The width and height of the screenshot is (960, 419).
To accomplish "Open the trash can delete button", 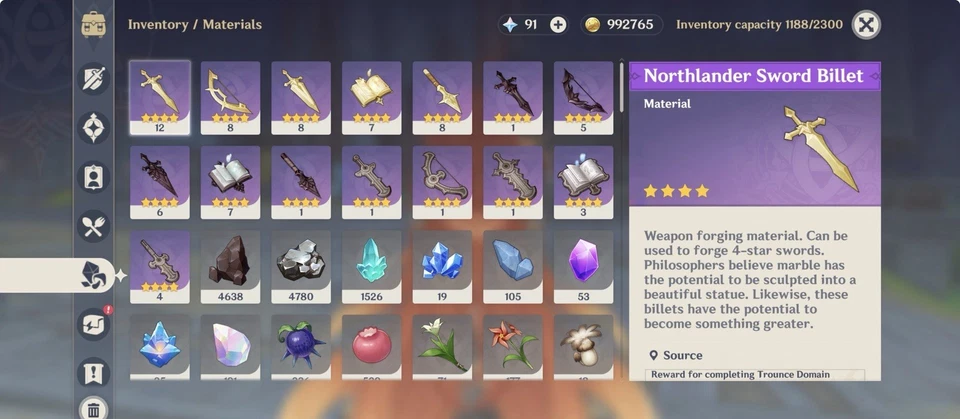I will click(x=94, y=408).
